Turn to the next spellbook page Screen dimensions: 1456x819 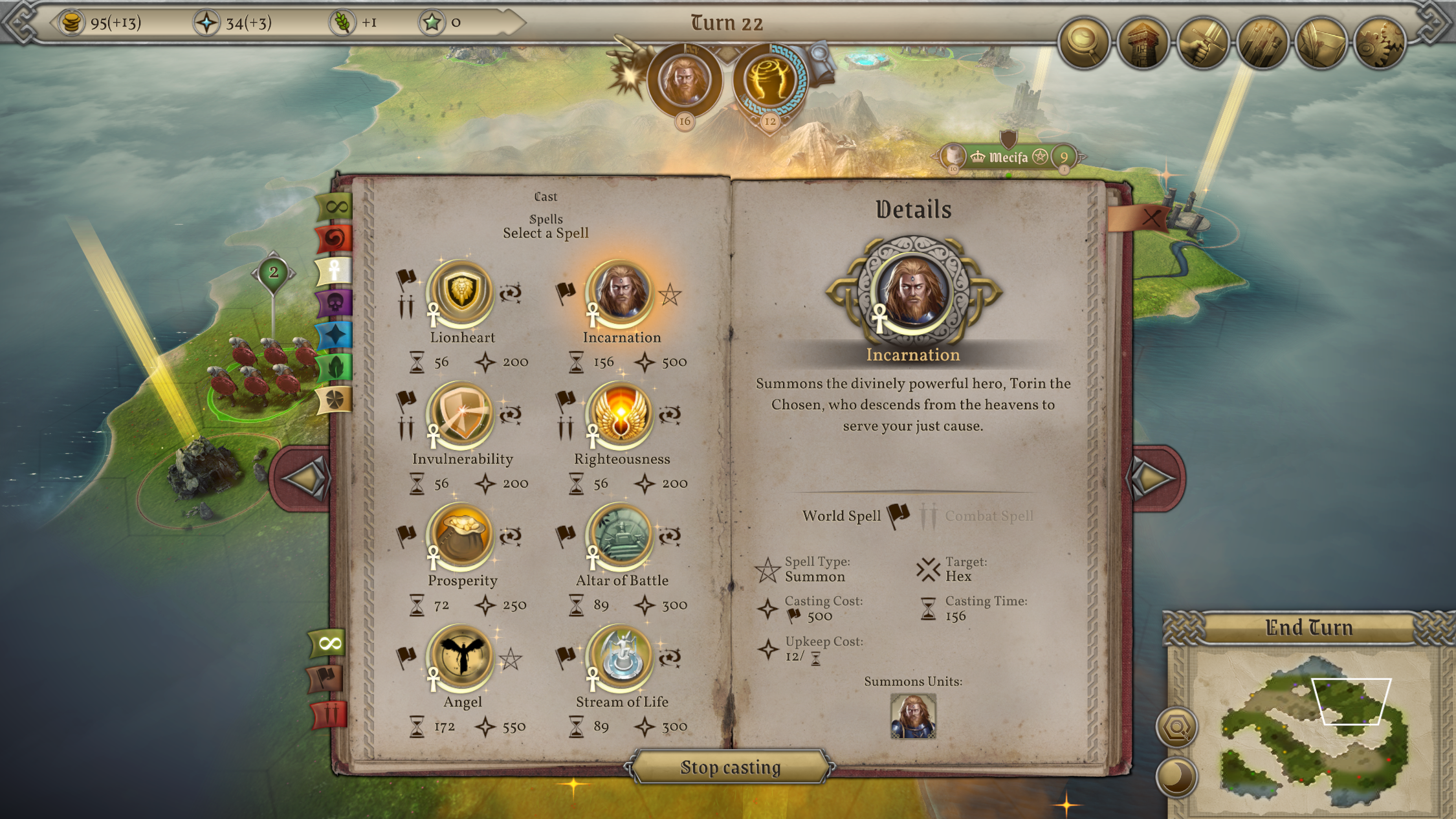pos(1156,478)
